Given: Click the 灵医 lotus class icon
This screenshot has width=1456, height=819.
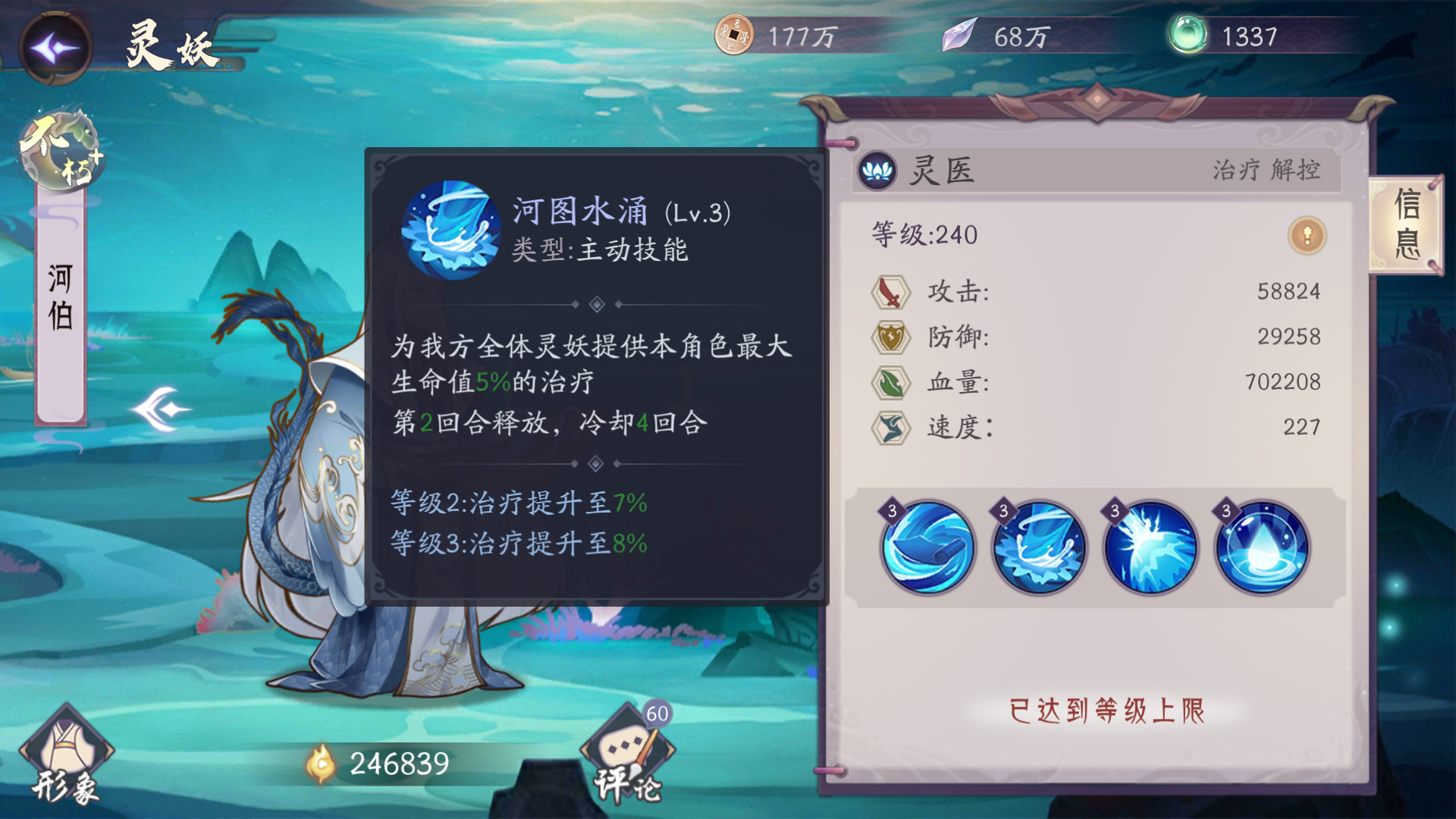Looking at the screenshot, I should pos(877,171).
